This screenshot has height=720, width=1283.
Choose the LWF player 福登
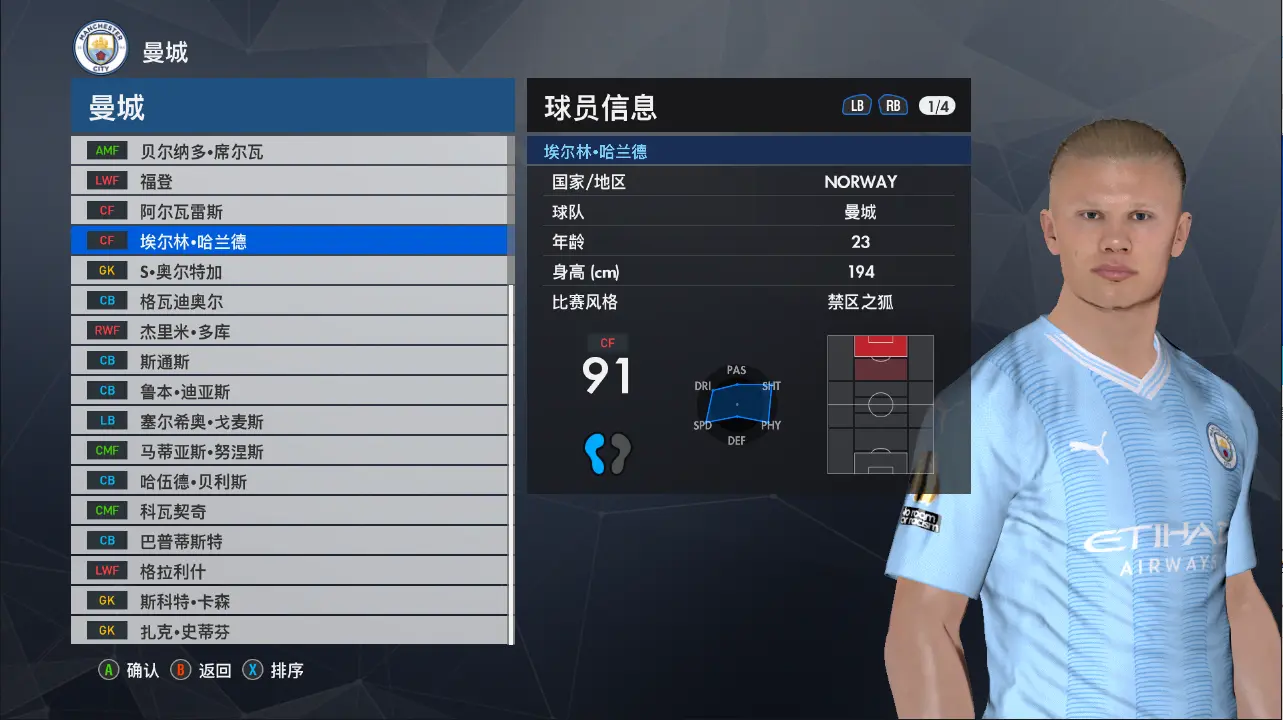(289, 181)
